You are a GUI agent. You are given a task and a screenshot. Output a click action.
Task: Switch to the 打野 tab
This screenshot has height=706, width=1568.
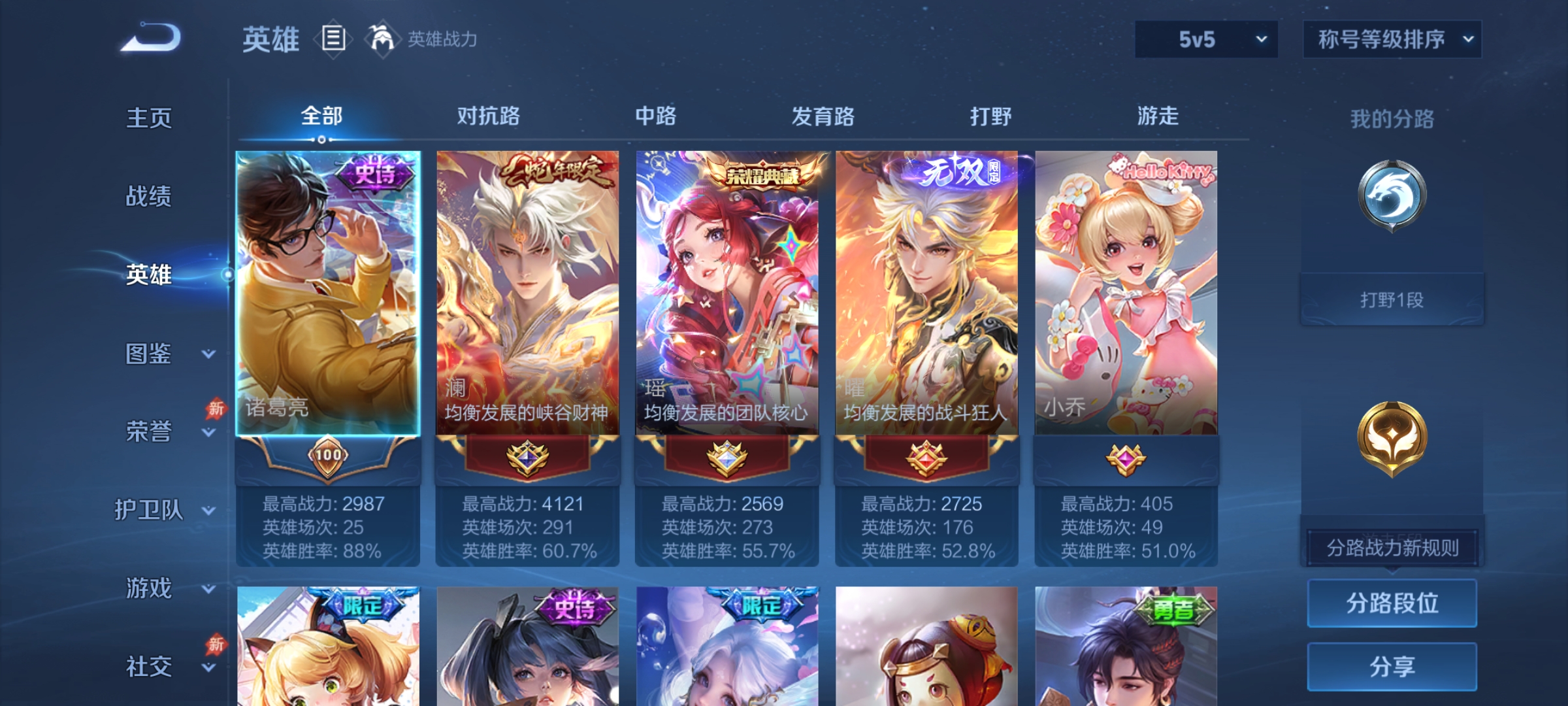pos(990,116)
